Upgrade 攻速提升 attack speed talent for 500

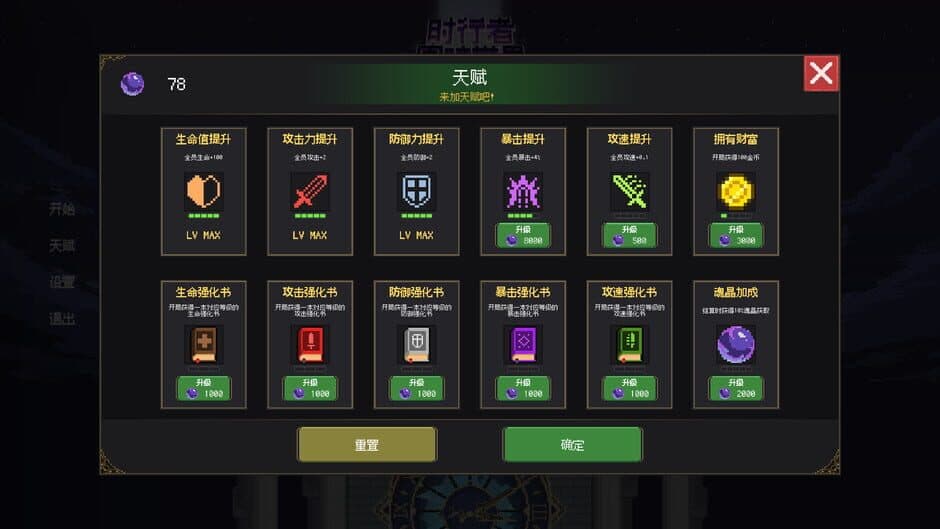pyautogui.click(x=629, y=236)
